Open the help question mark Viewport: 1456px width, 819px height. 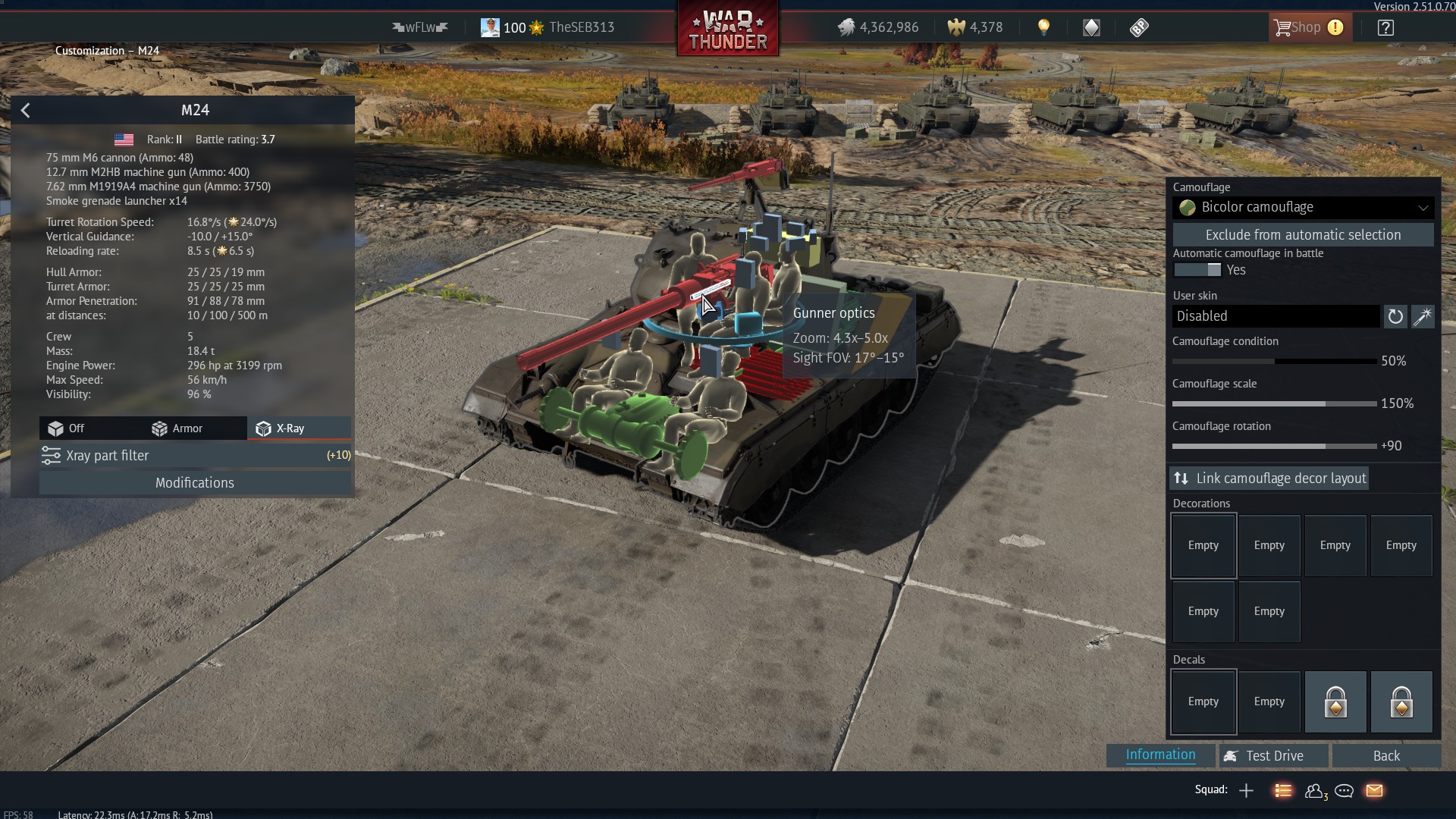[1385, 28]
